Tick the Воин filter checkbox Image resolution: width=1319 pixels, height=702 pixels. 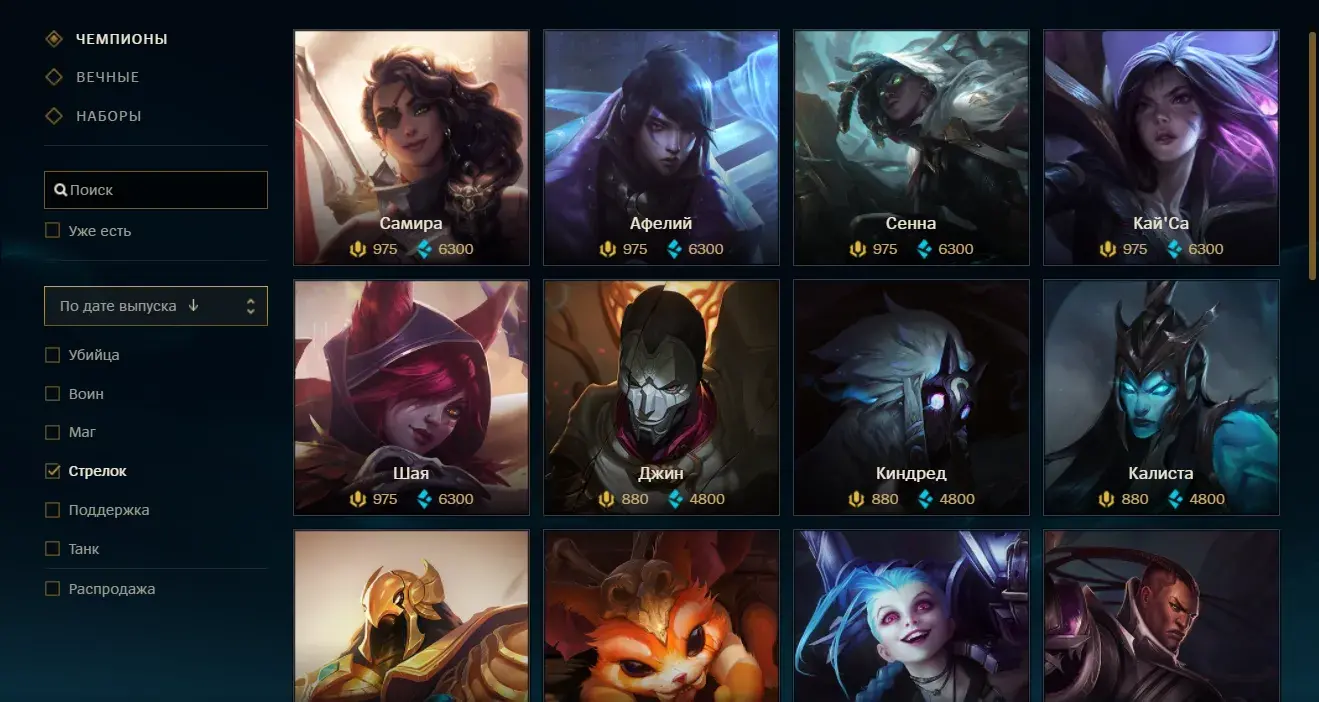pyautogui.click(x=53, y=394)
